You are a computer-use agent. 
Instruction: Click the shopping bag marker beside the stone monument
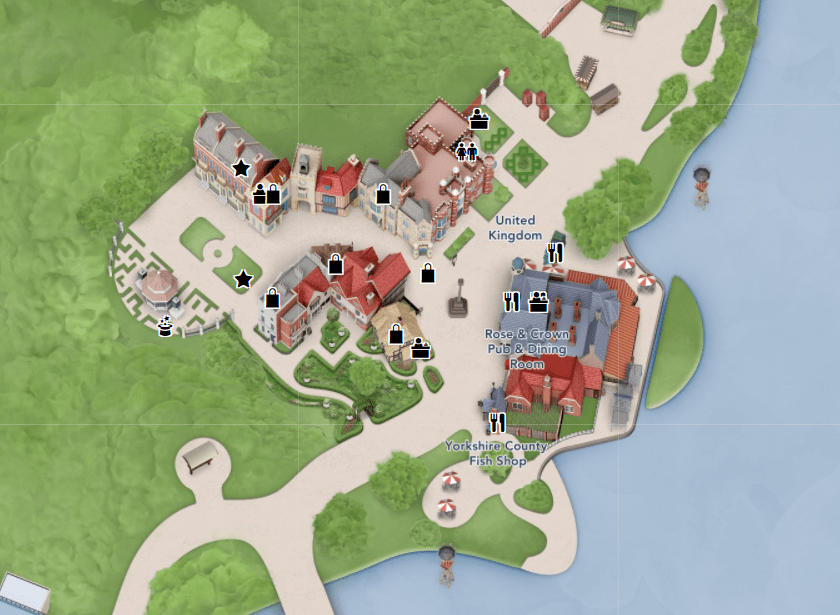coord(428,273)
